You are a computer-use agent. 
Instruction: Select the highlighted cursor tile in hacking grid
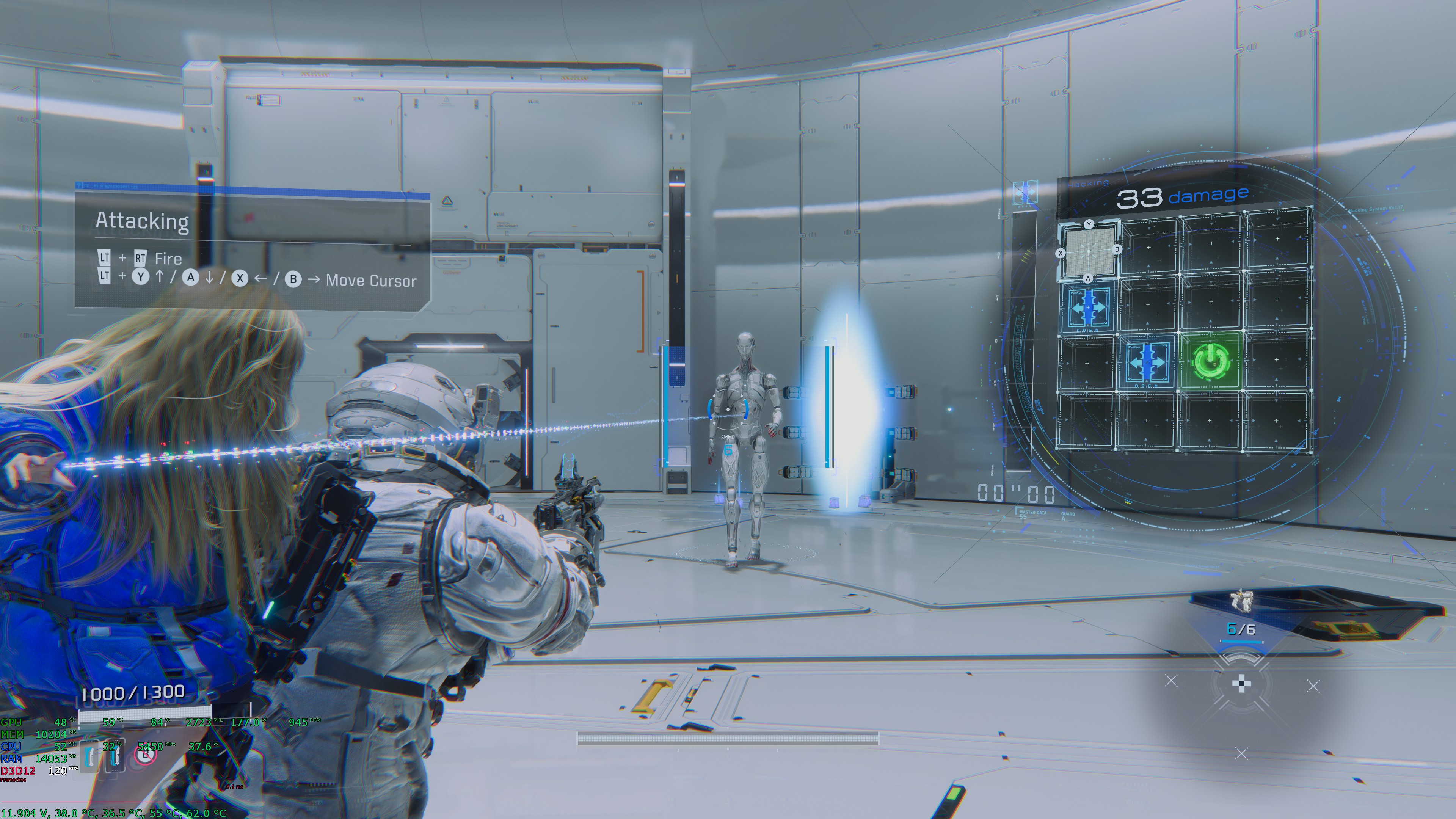click(1089, 251)
